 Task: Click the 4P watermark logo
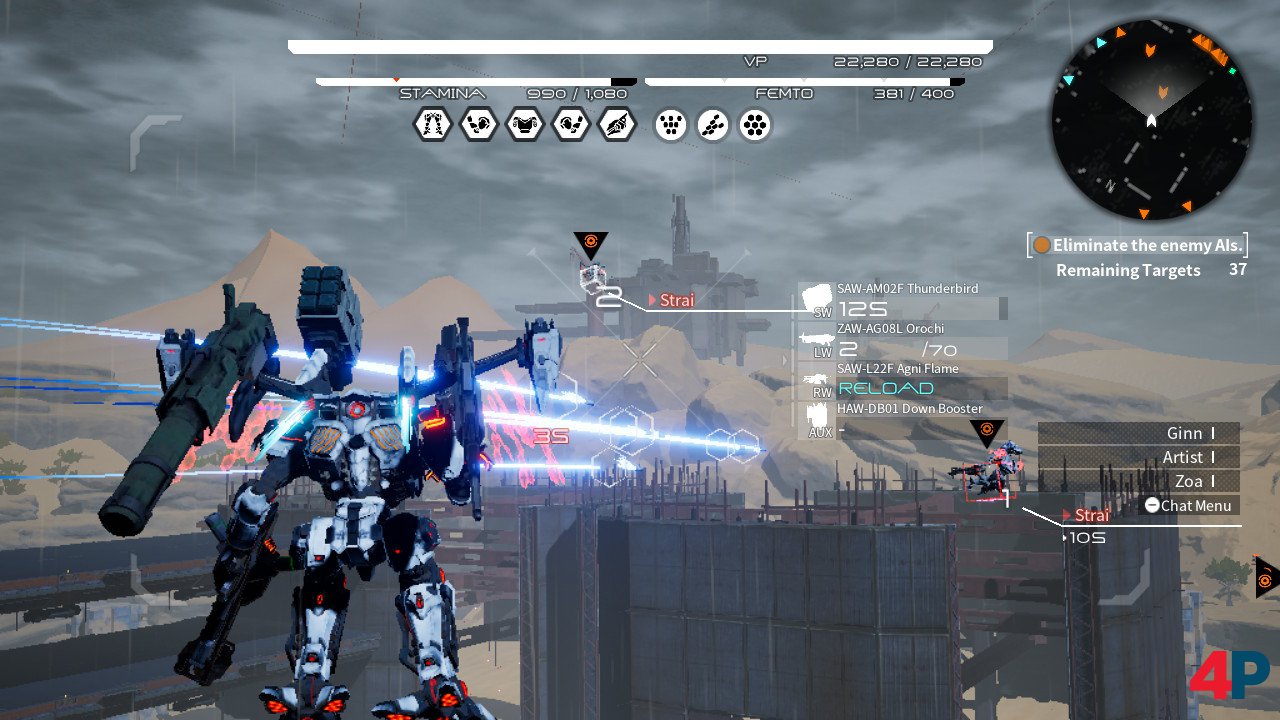click(1227, 676)
